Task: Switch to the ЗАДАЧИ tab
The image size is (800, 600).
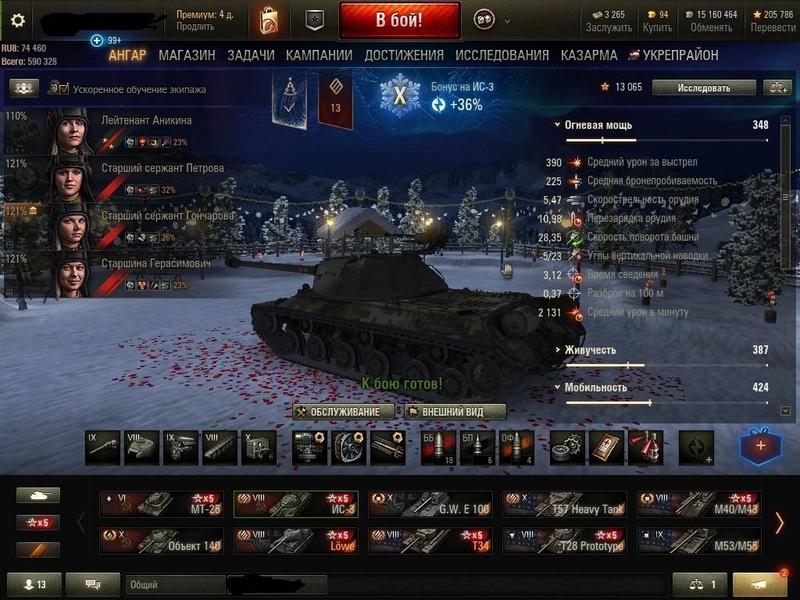Action: (x=250, y=56)
